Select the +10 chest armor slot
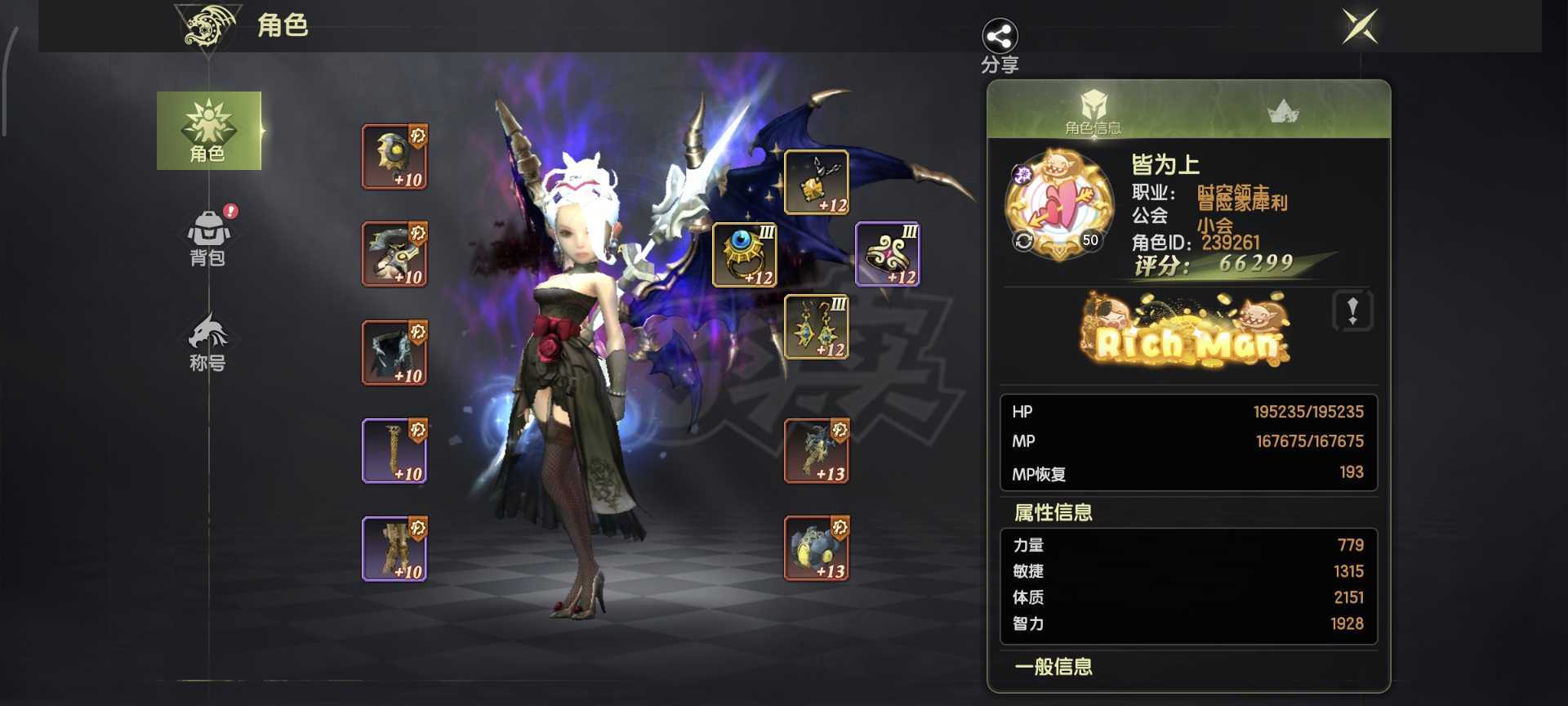Viewport: 1568px width, 706px height. 394,254
